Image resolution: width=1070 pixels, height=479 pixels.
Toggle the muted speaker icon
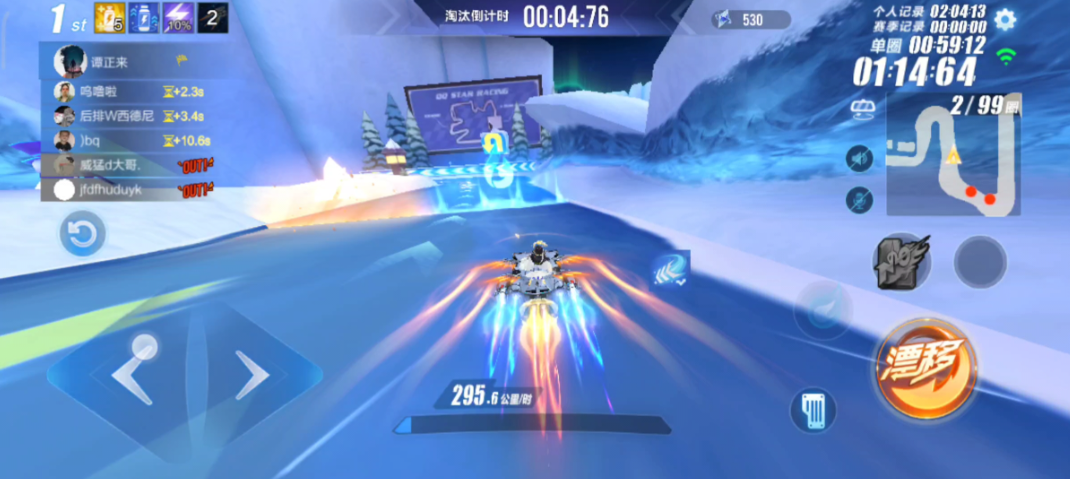tap(859, 159)
